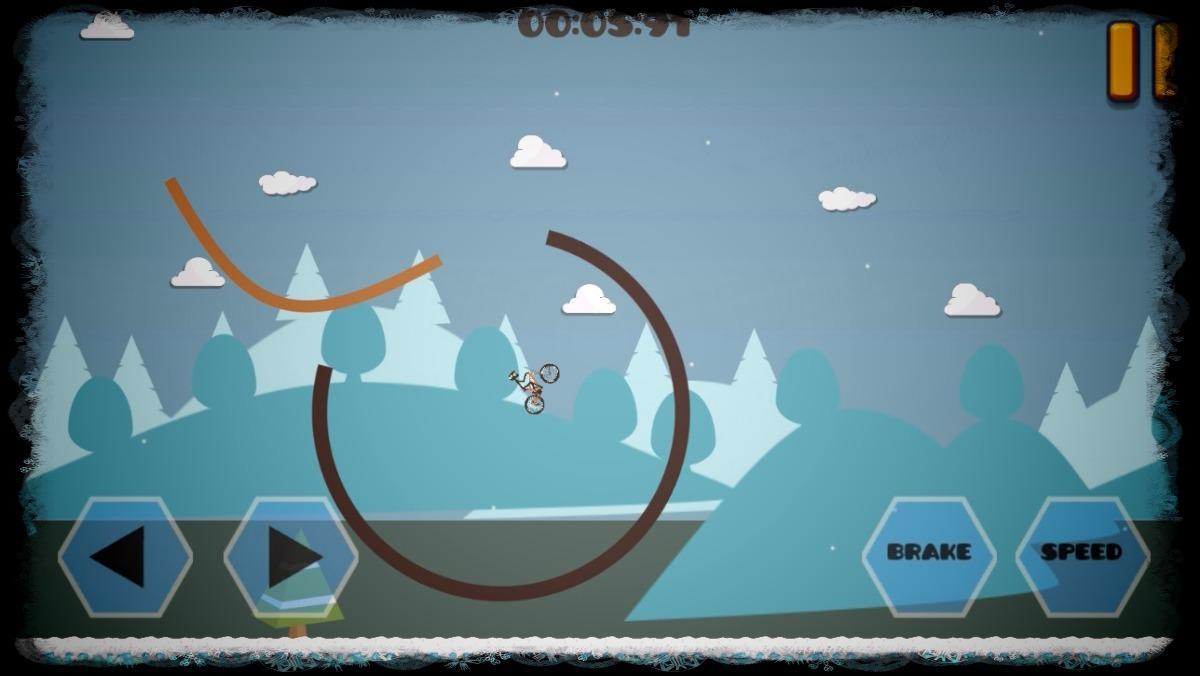The image size is (1200, 676).
Task: Hit the BRAKE hexagon button
Action: click(x=929, y=552)
